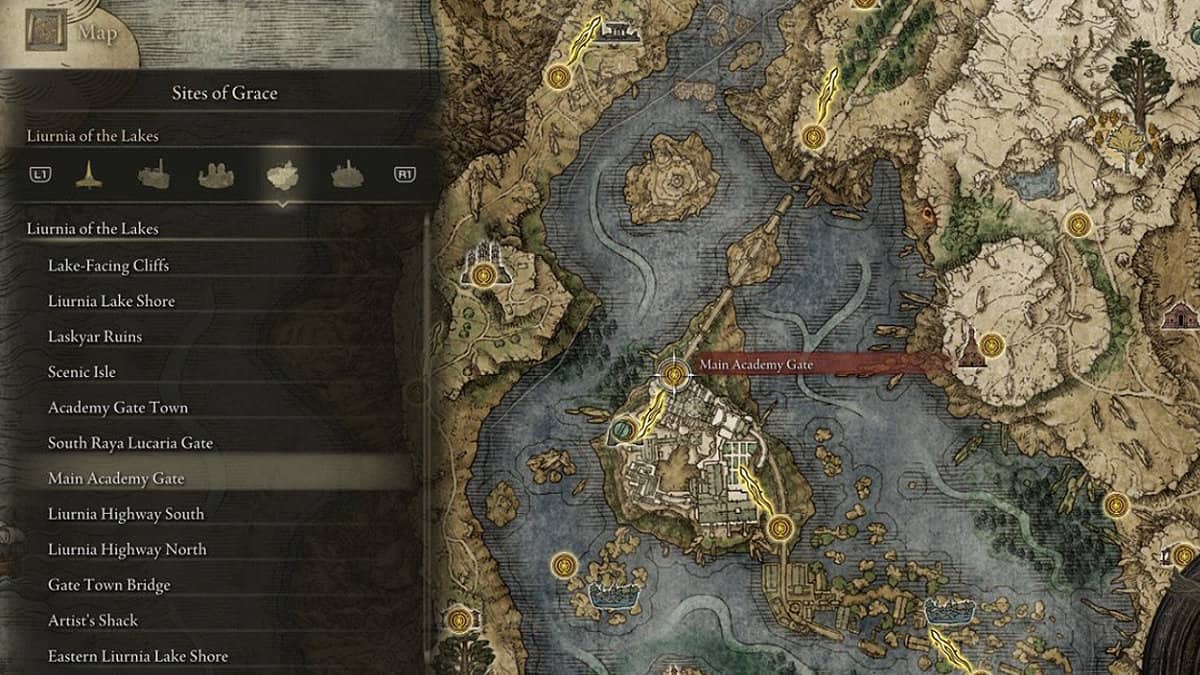Select Liurnia Highway South

[x=126, y=514]
